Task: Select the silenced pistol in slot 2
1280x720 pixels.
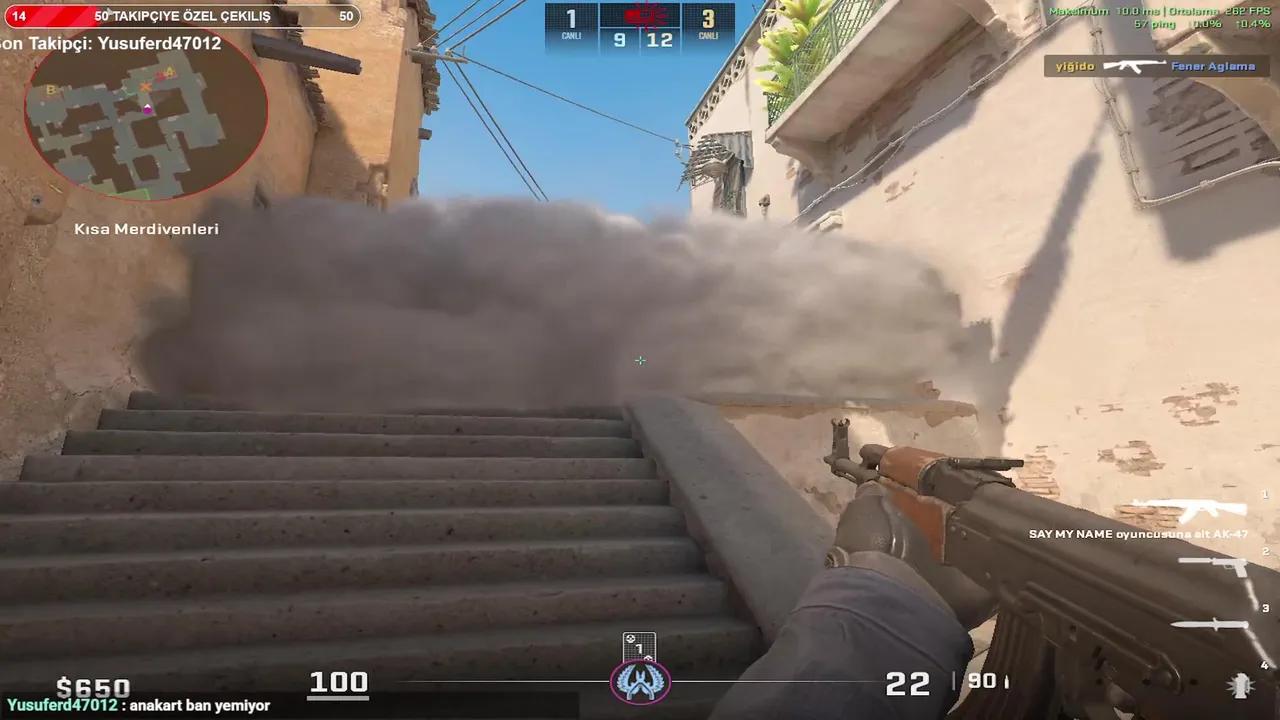Action: pos(1225,563)
